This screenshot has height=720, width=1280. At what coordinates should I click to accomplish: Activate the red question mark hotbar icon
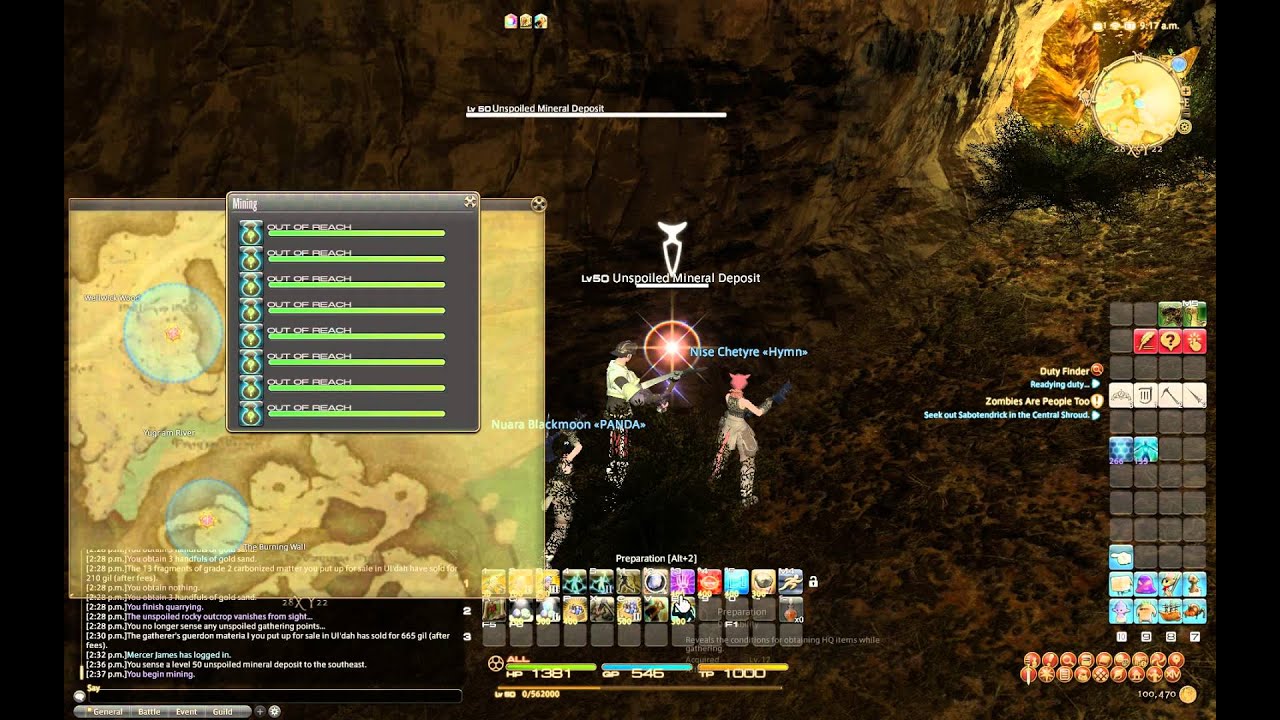coord(1169,341)
